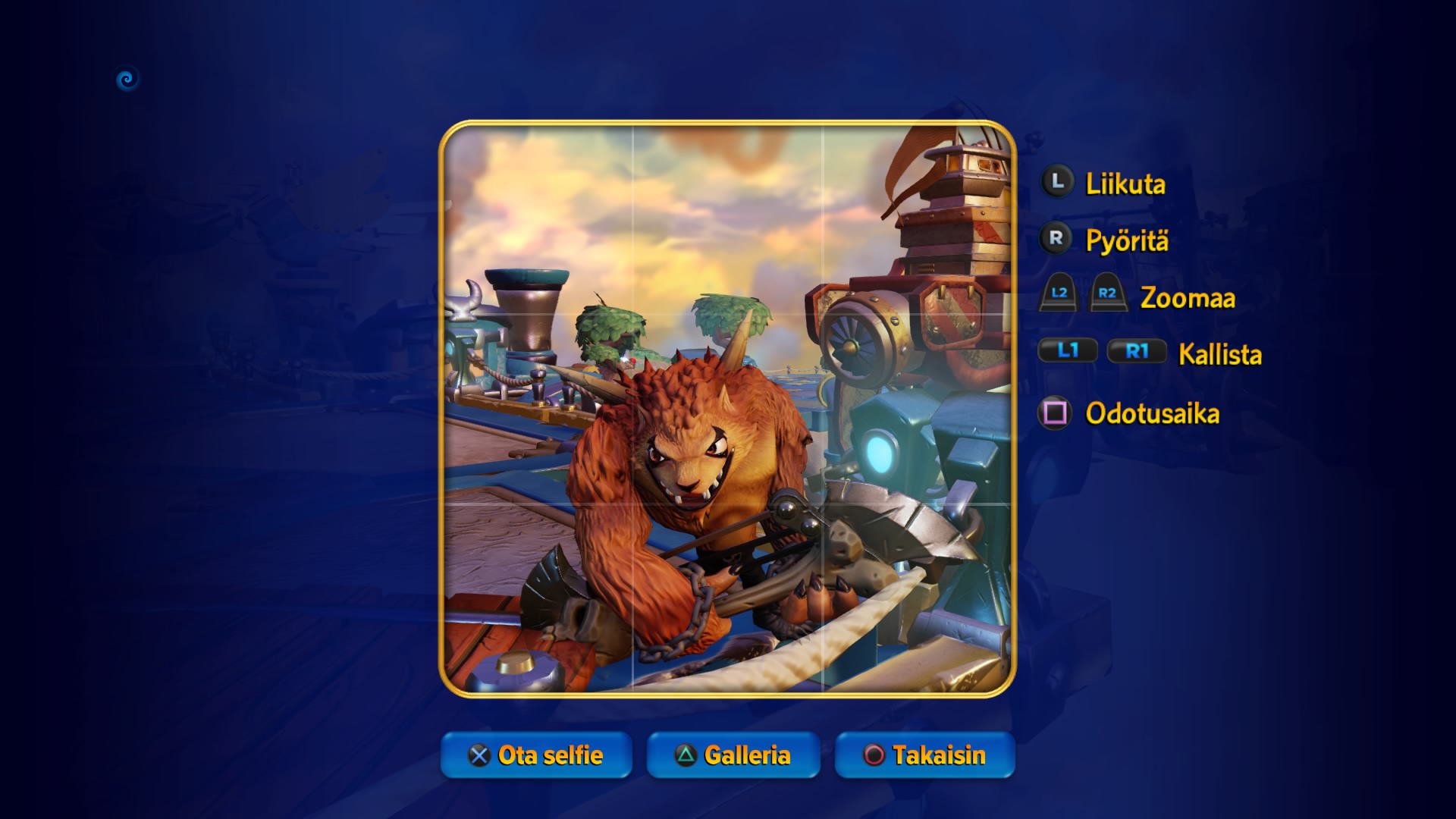Open the Galleria photo gallery

pos(733,755)
